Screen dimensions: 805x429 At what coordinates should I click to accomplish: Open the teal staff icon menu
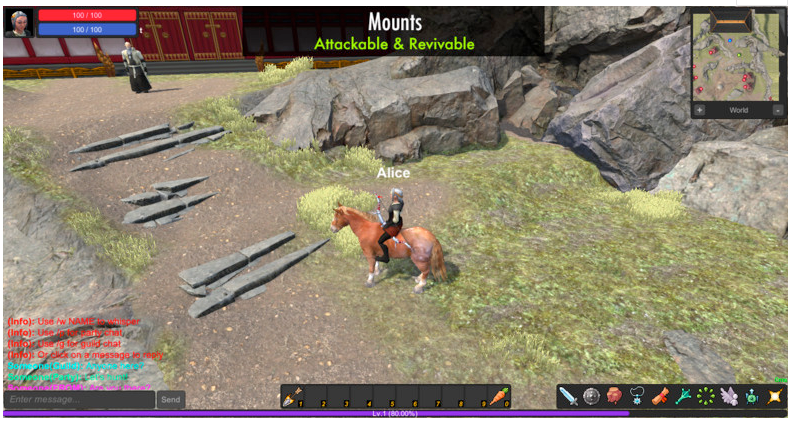pyautogui.click(x=683, y=397)
